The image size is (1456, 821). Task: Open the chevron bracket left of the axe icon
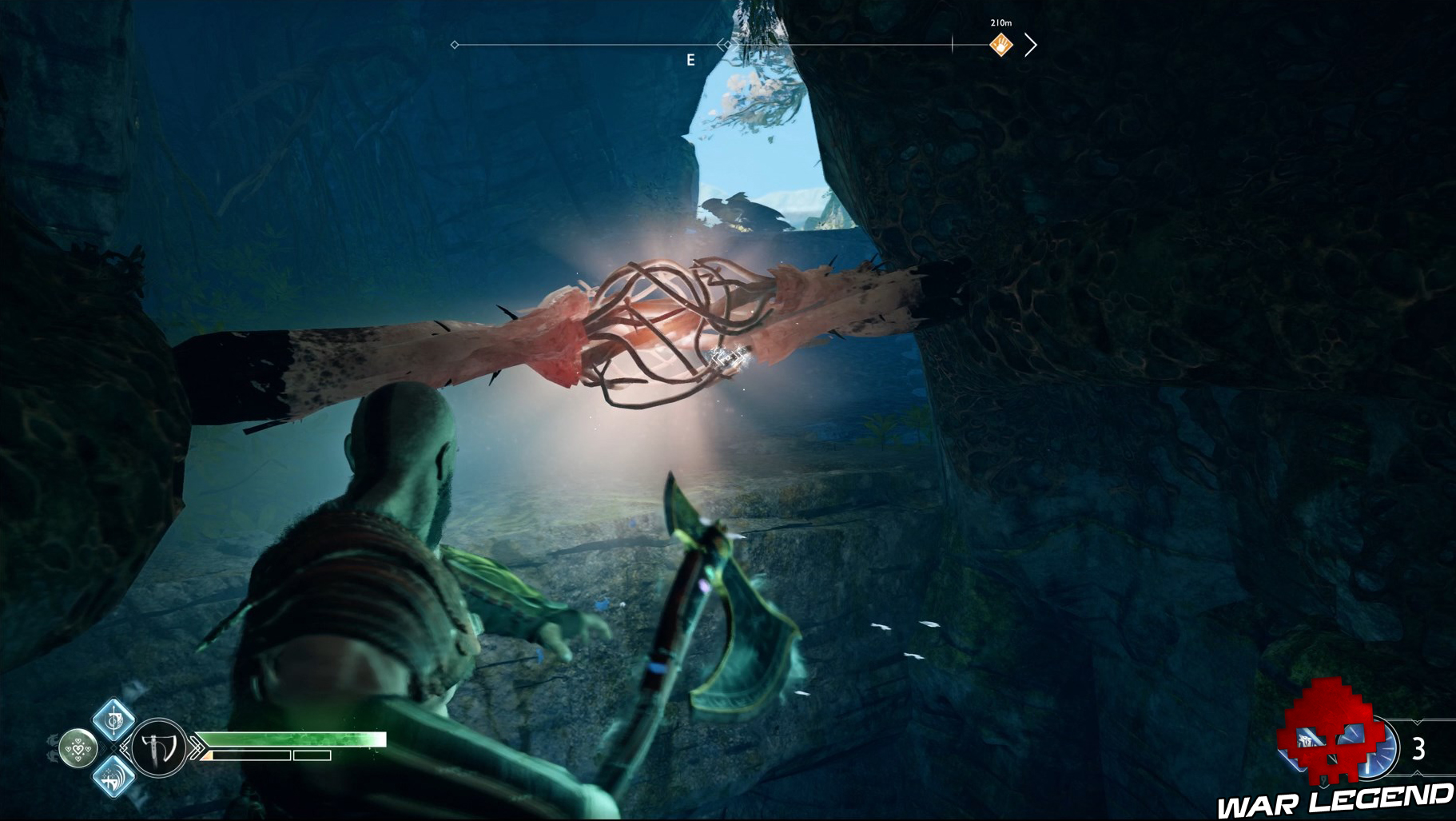(125, 747)
